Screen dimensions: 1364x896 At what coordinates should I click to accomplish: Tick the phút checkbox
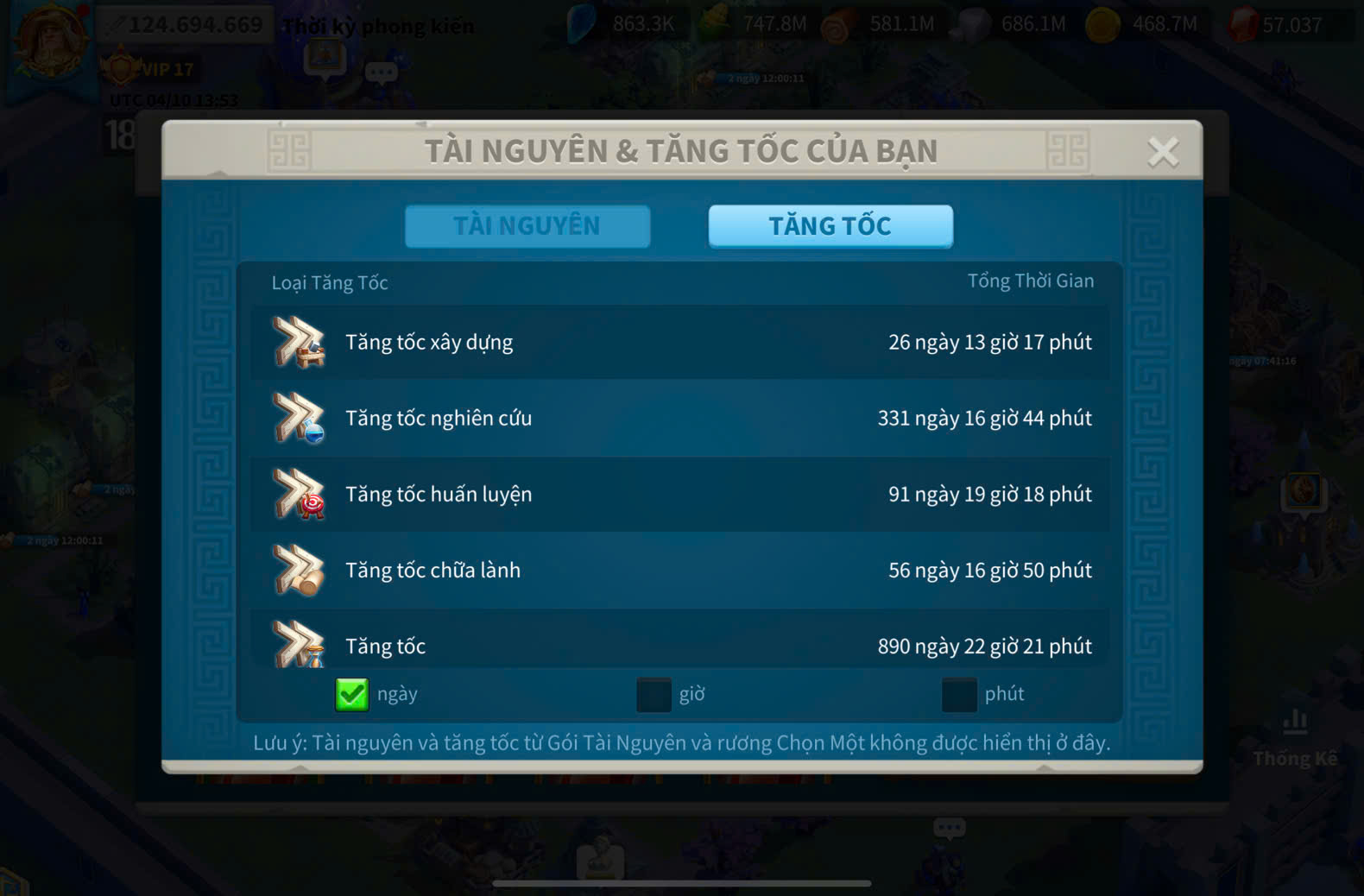[x=958, y=694]
